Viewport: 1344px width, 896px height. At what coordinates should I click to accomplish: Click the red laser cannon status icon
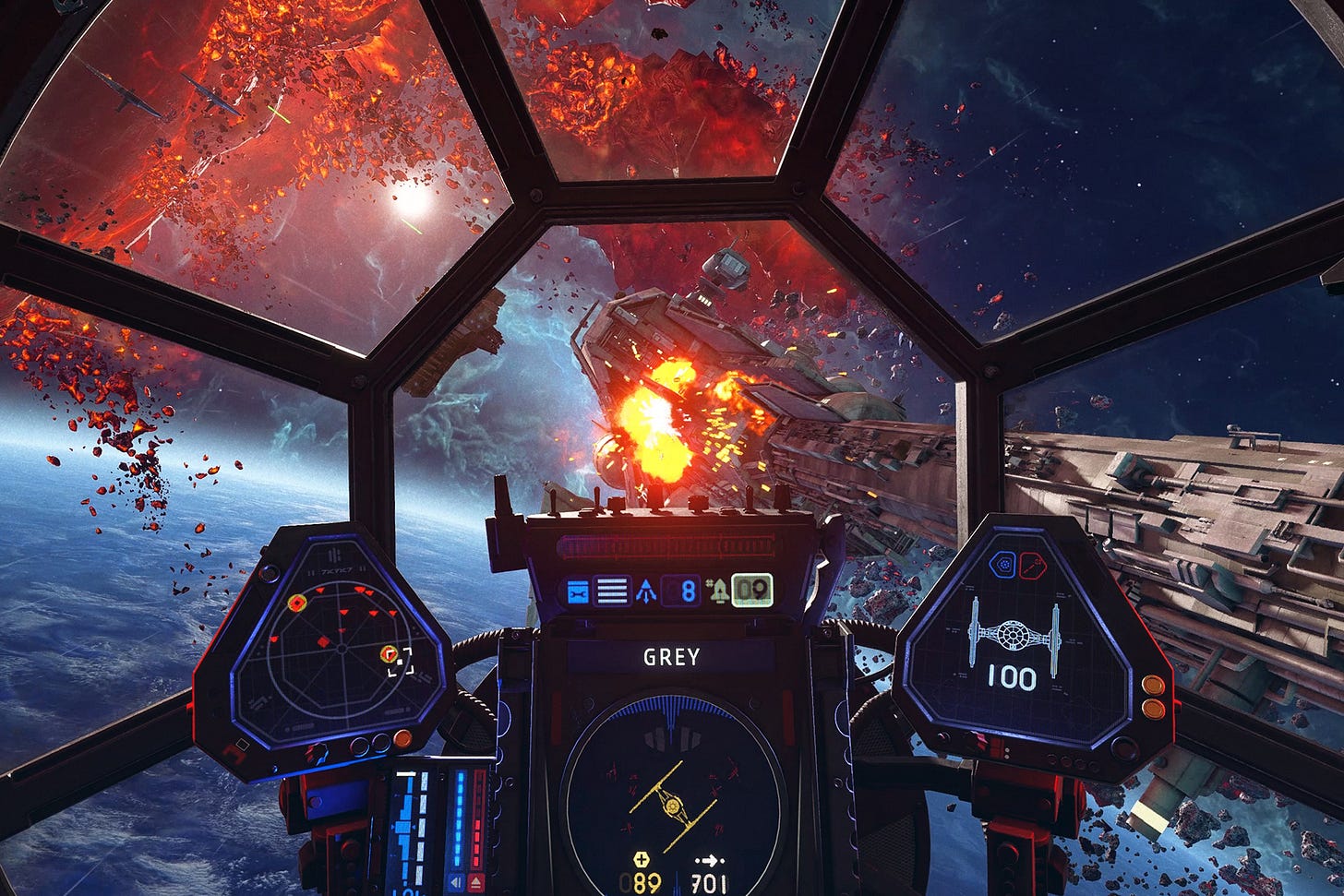pos(1031,565)
